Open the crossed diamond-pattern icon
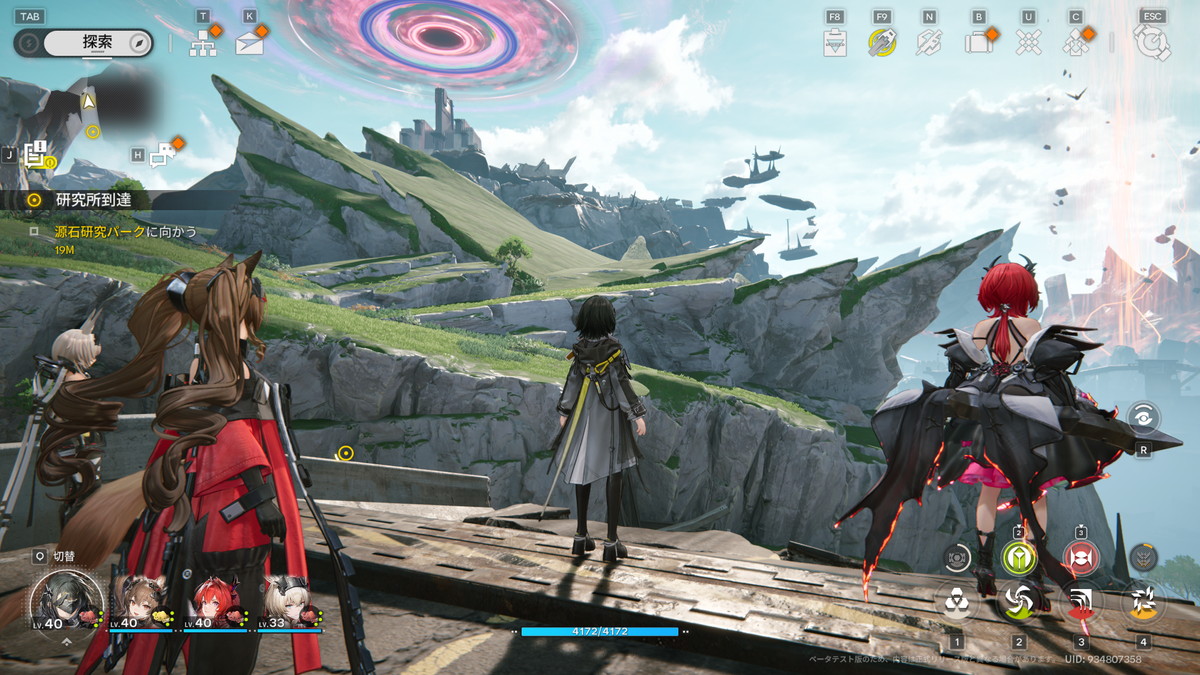This screenshot has width=1200, height=675. pos(1028,42)
